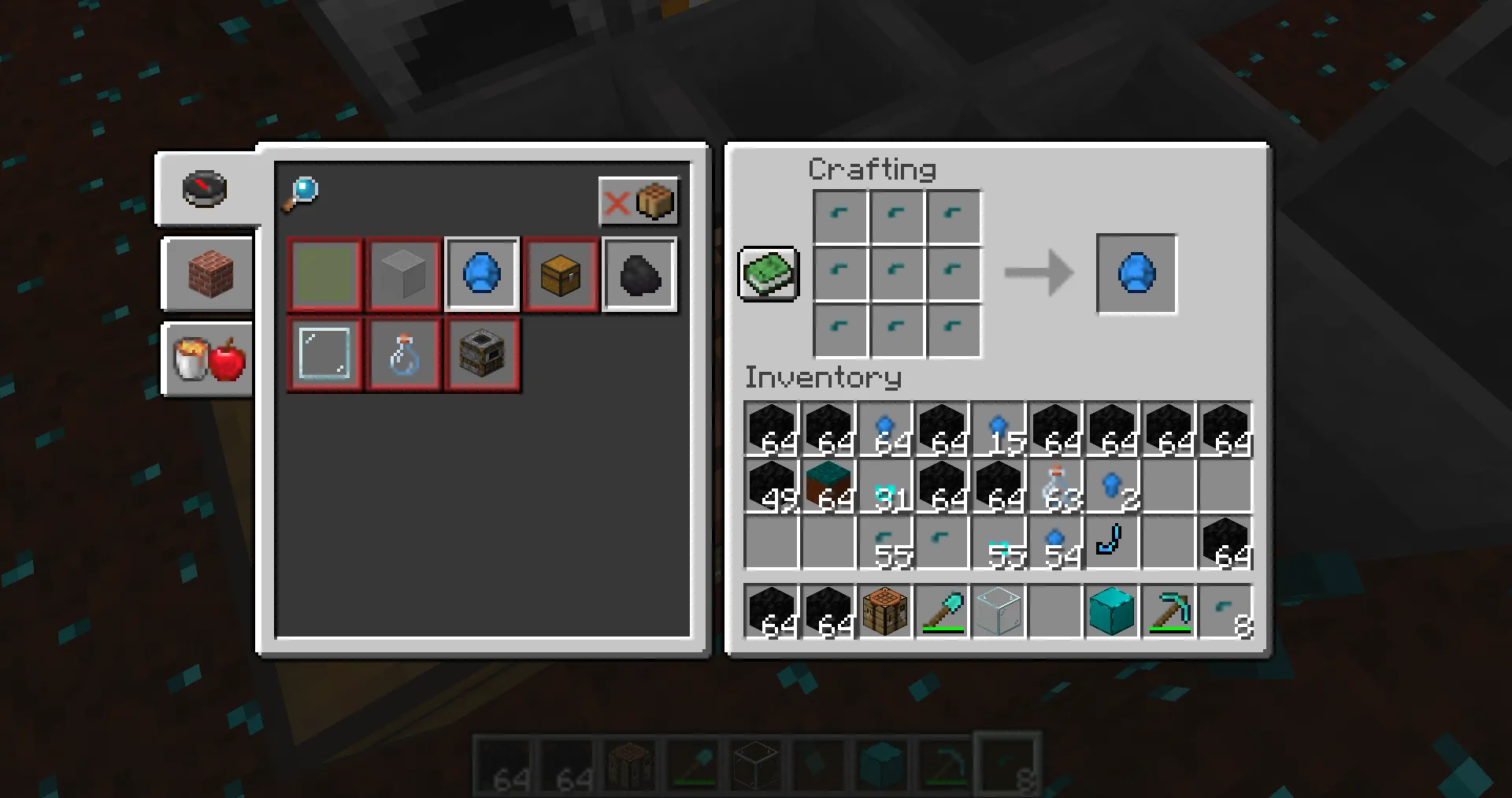Open the green recipe book
The height and width of the screenshot is (798, 1512).
coord(768,276)
